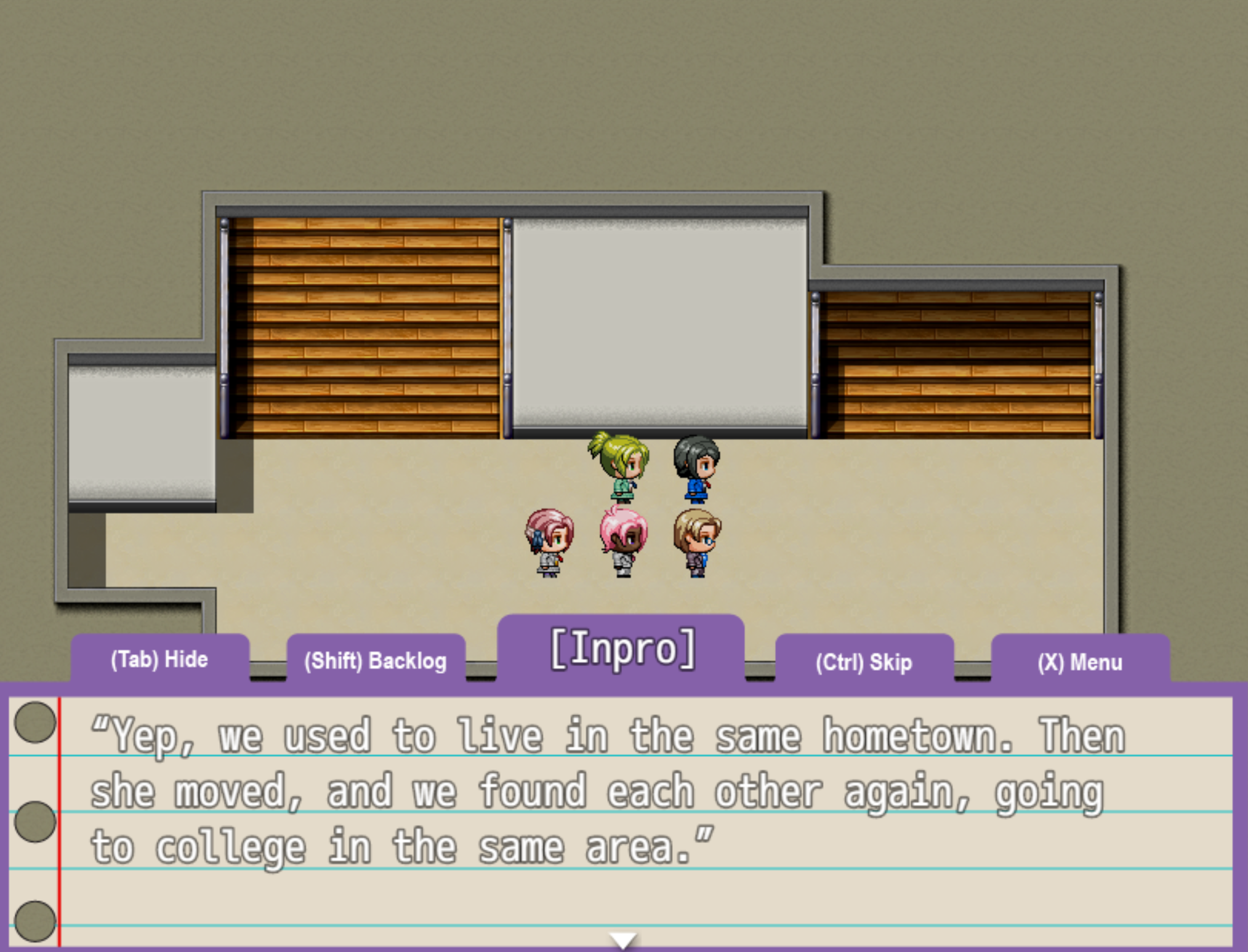Enable (Ctrl) Skip mode

click(864, 663)
